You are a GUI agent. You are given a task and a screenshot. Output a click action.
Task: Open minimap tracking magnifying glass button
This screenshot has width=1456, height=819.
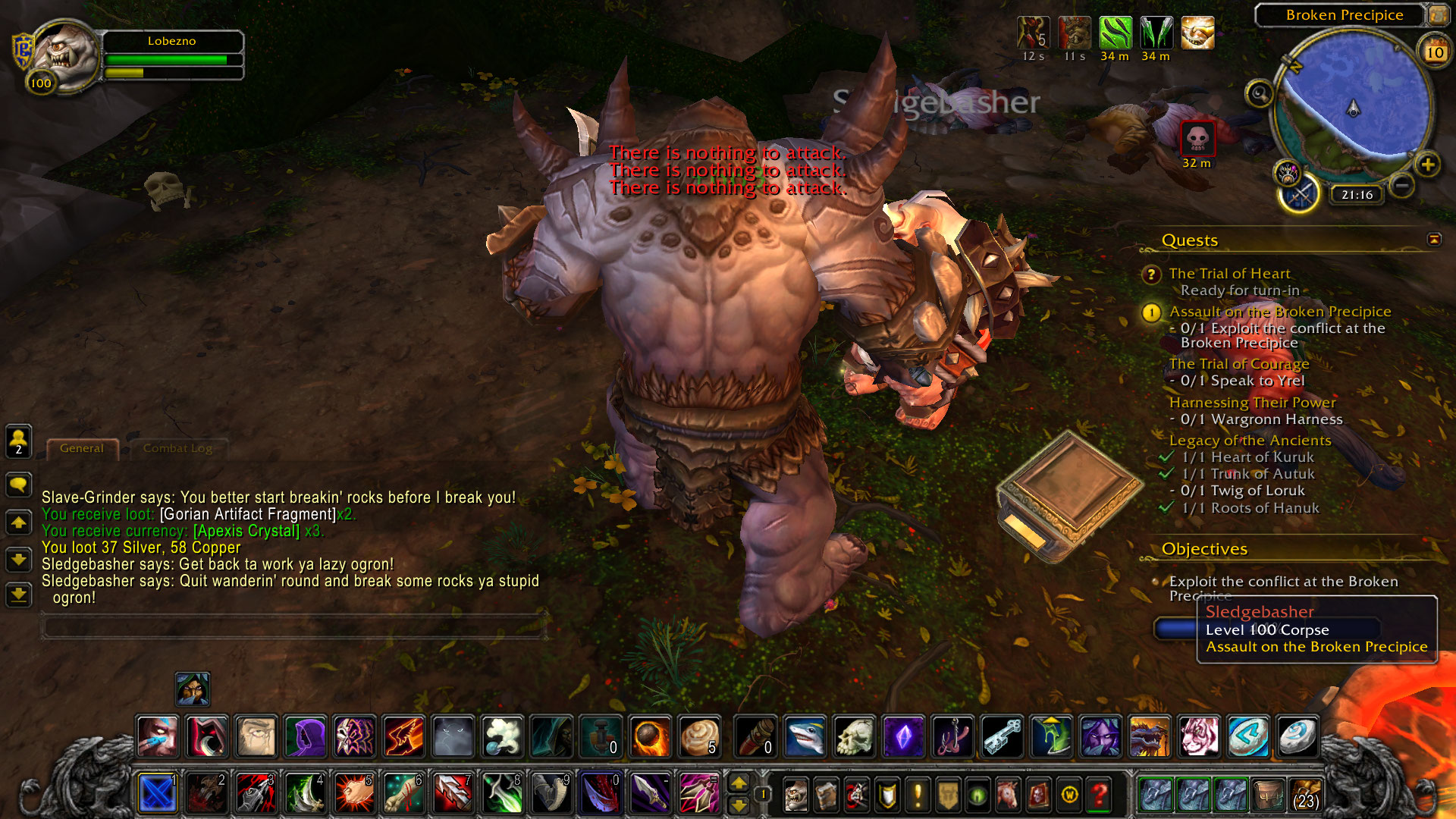pos(1260,94)
